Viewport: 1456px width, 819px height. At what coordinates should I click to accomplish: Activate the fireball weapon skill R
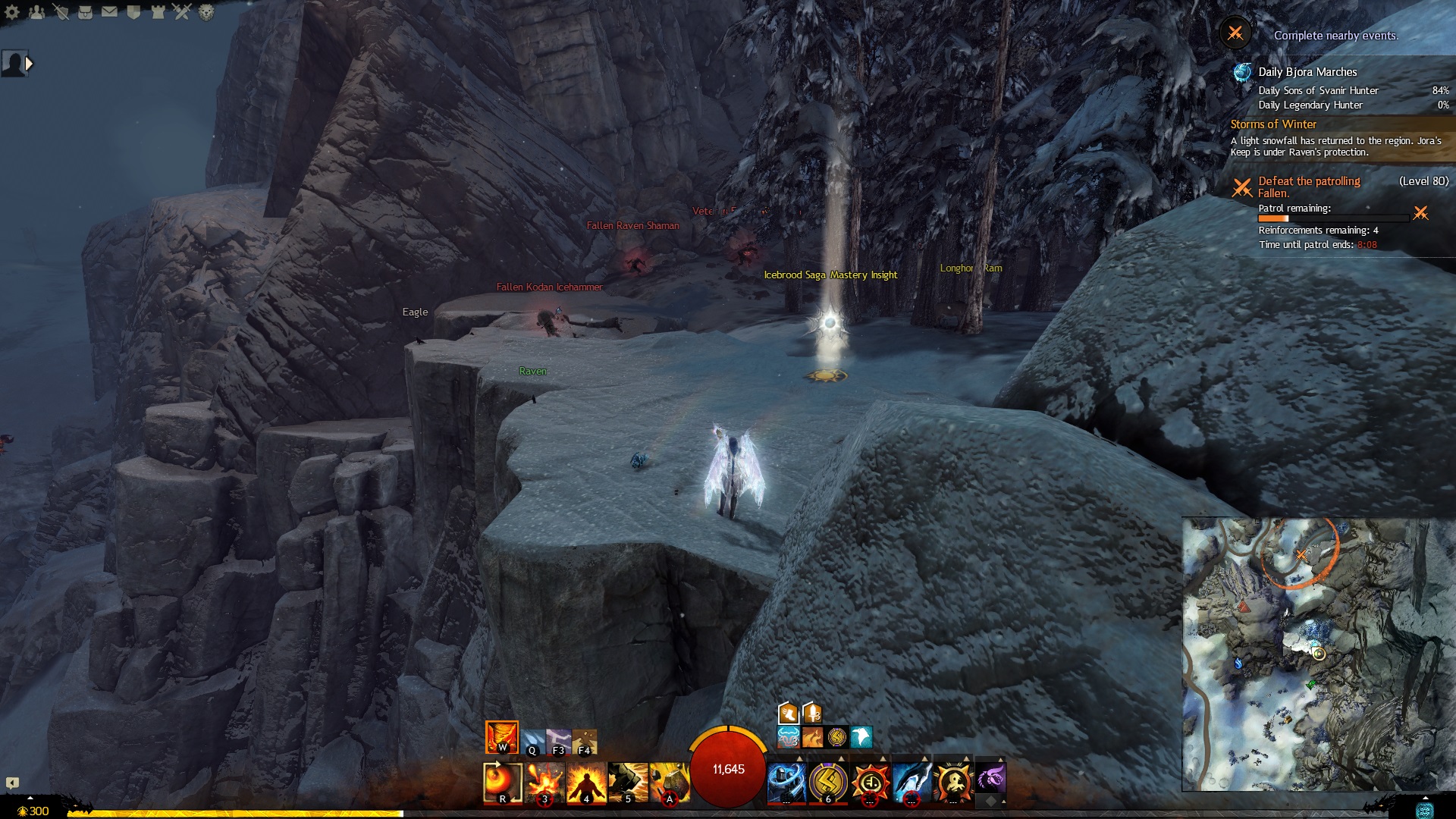[502, 782]
